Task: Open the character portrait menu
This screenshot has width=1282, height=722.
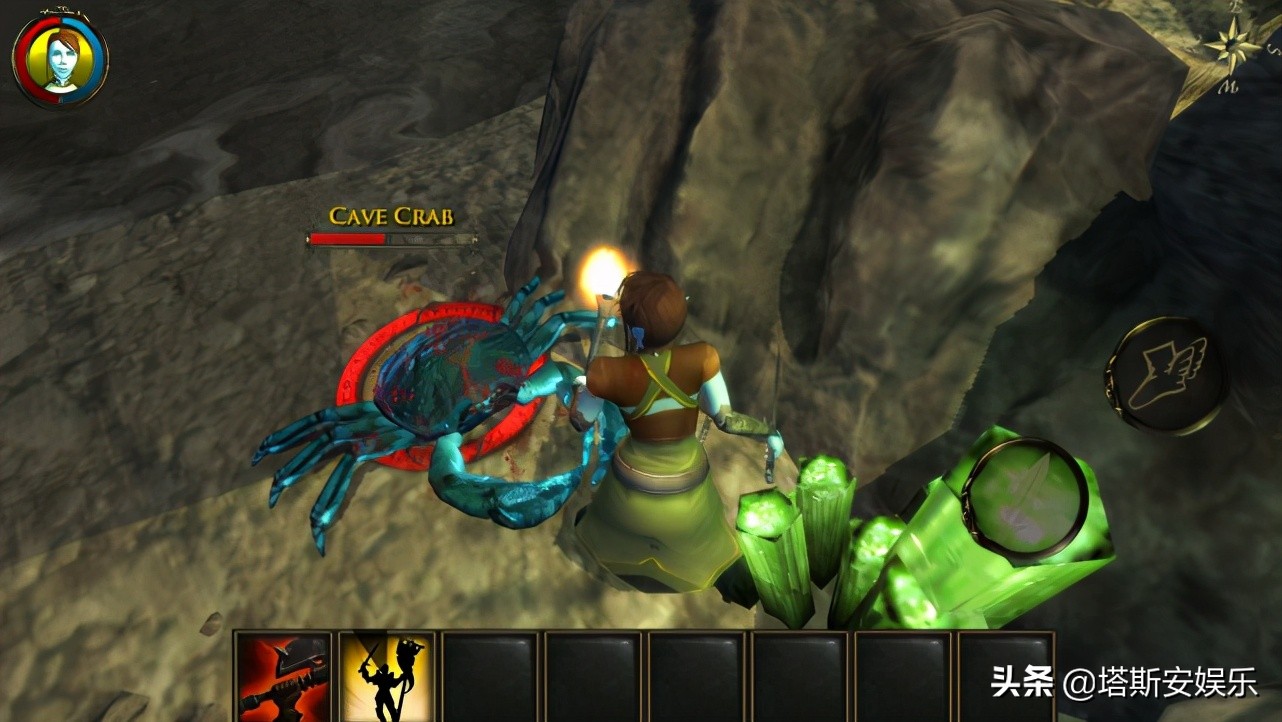Action: pyautogui.click(x=59, y=60)
